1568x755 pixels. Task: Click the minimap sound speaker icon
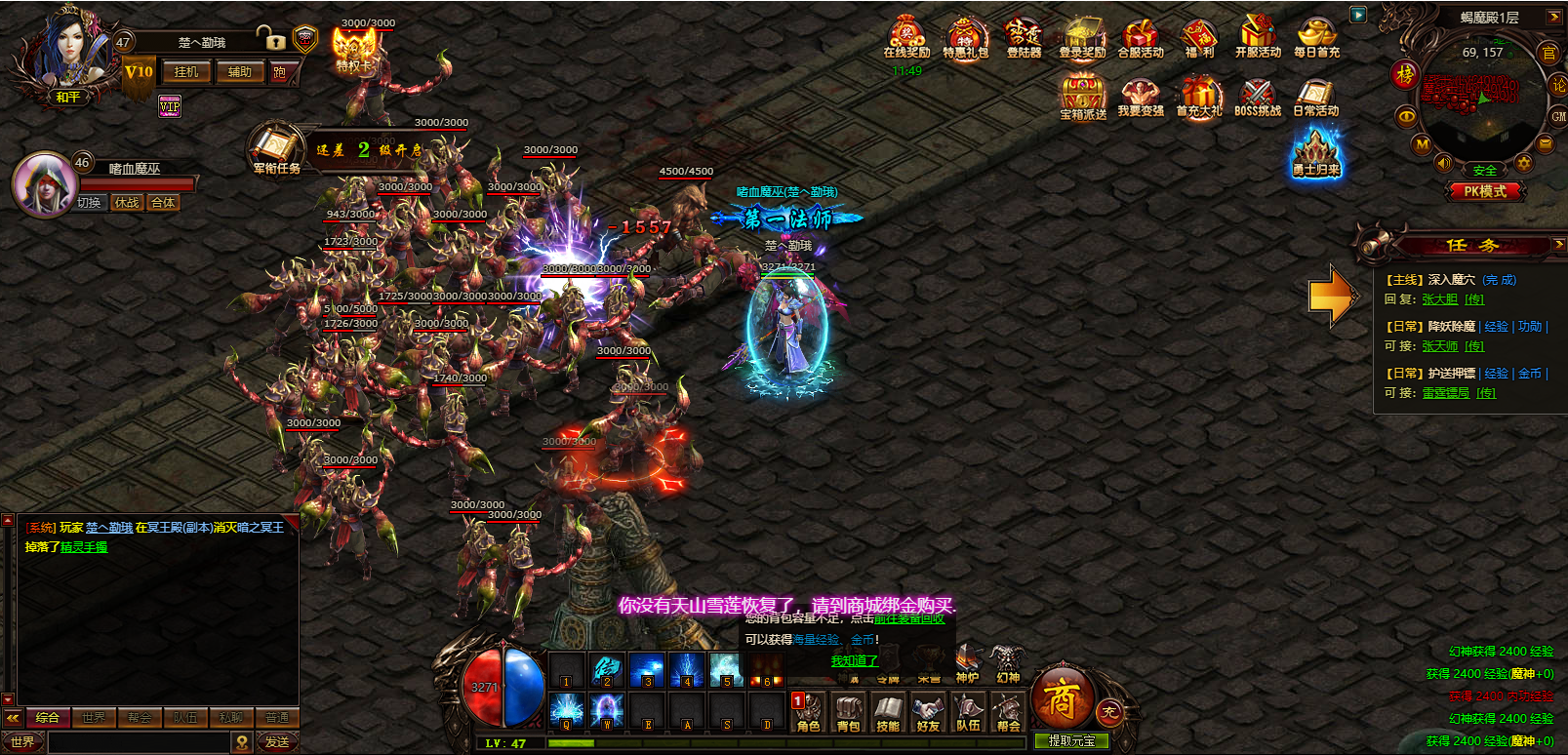click(x=1443, y=163)
